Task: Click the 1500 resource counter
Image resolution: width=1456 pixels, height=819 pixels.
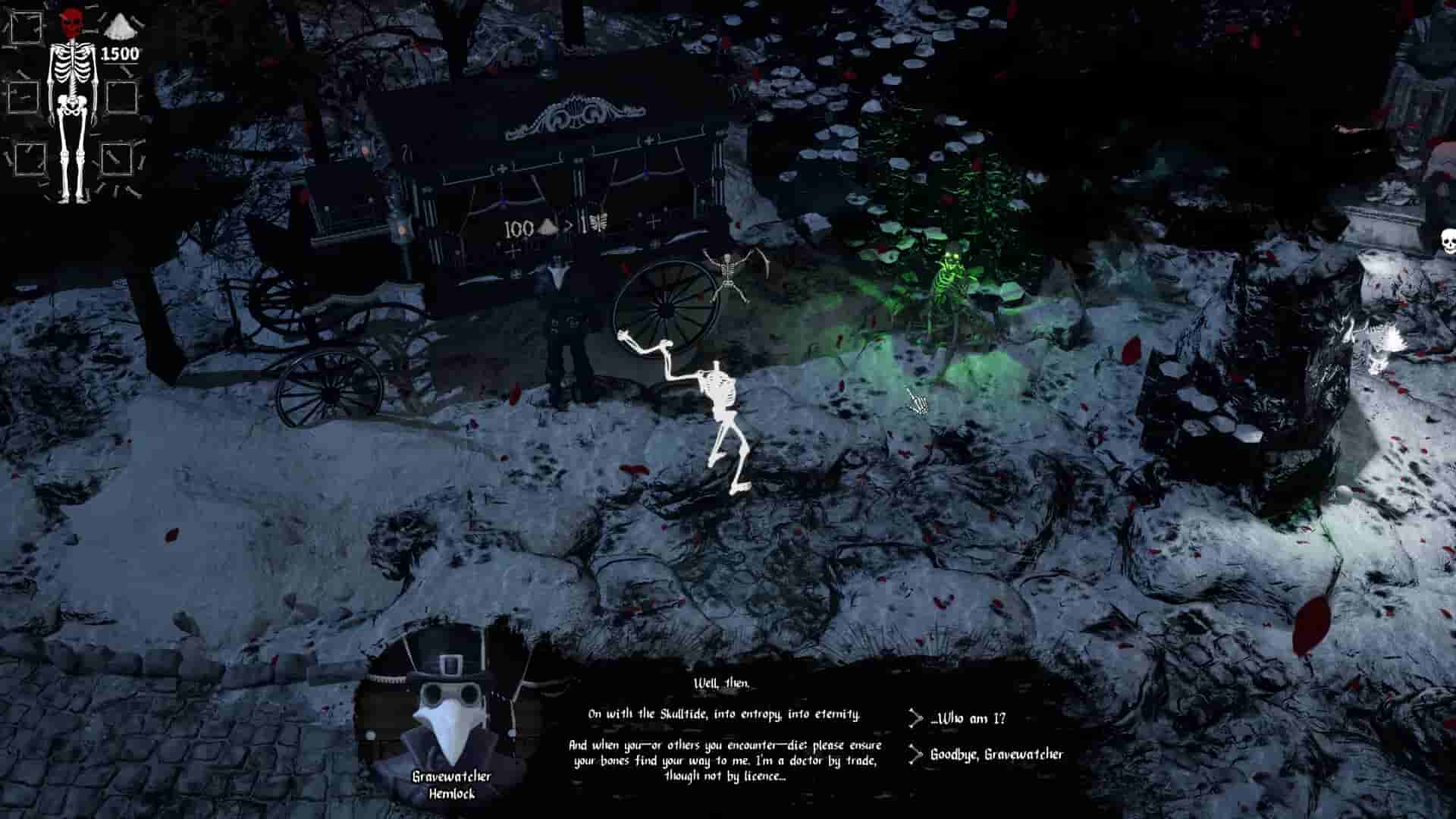Action: tap(119, 53)
